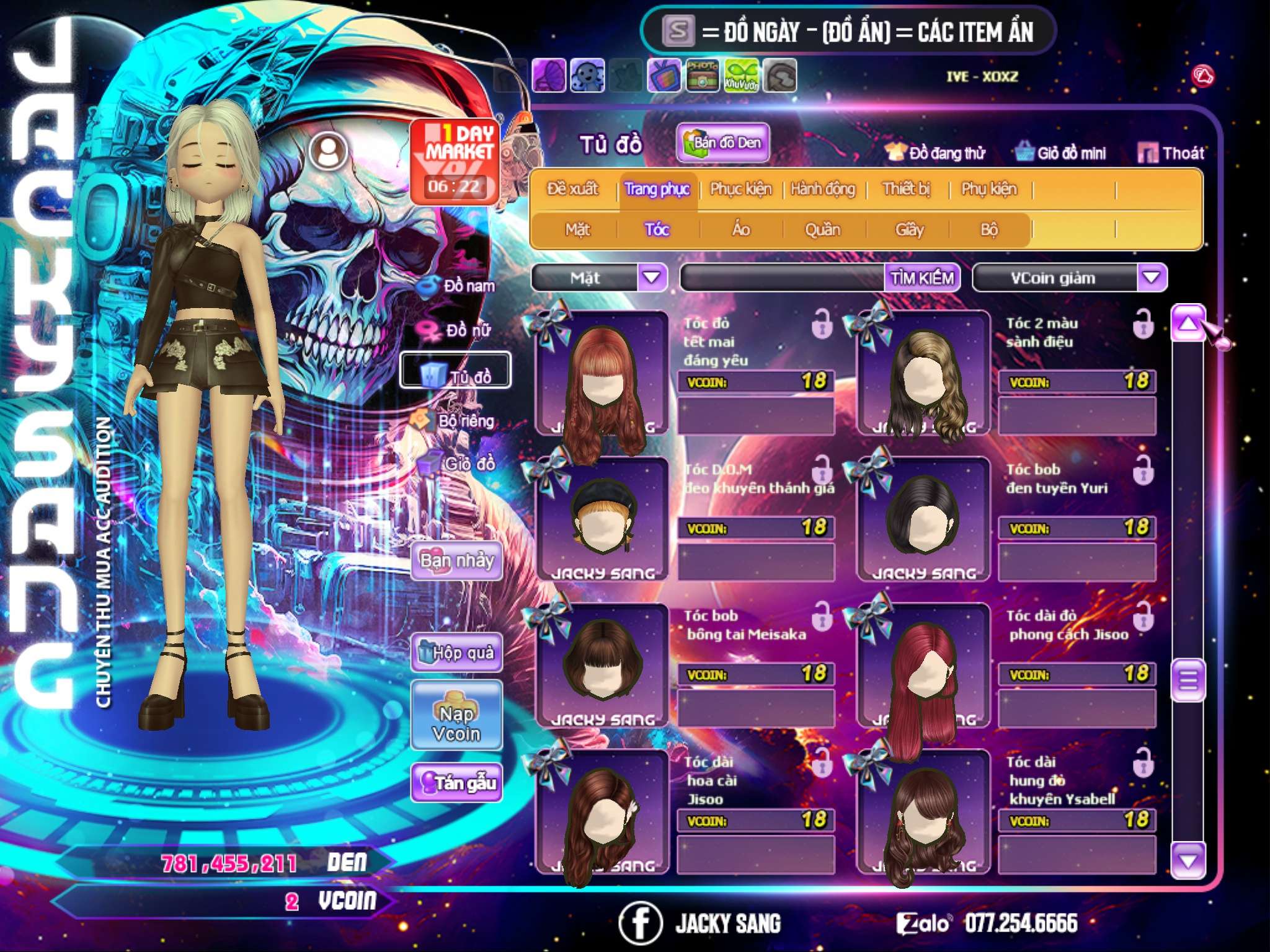The height and width of the screenshot is (952, 1270).
Task: Switch to the Phục kiện tab
Action: tap(740, 189)
